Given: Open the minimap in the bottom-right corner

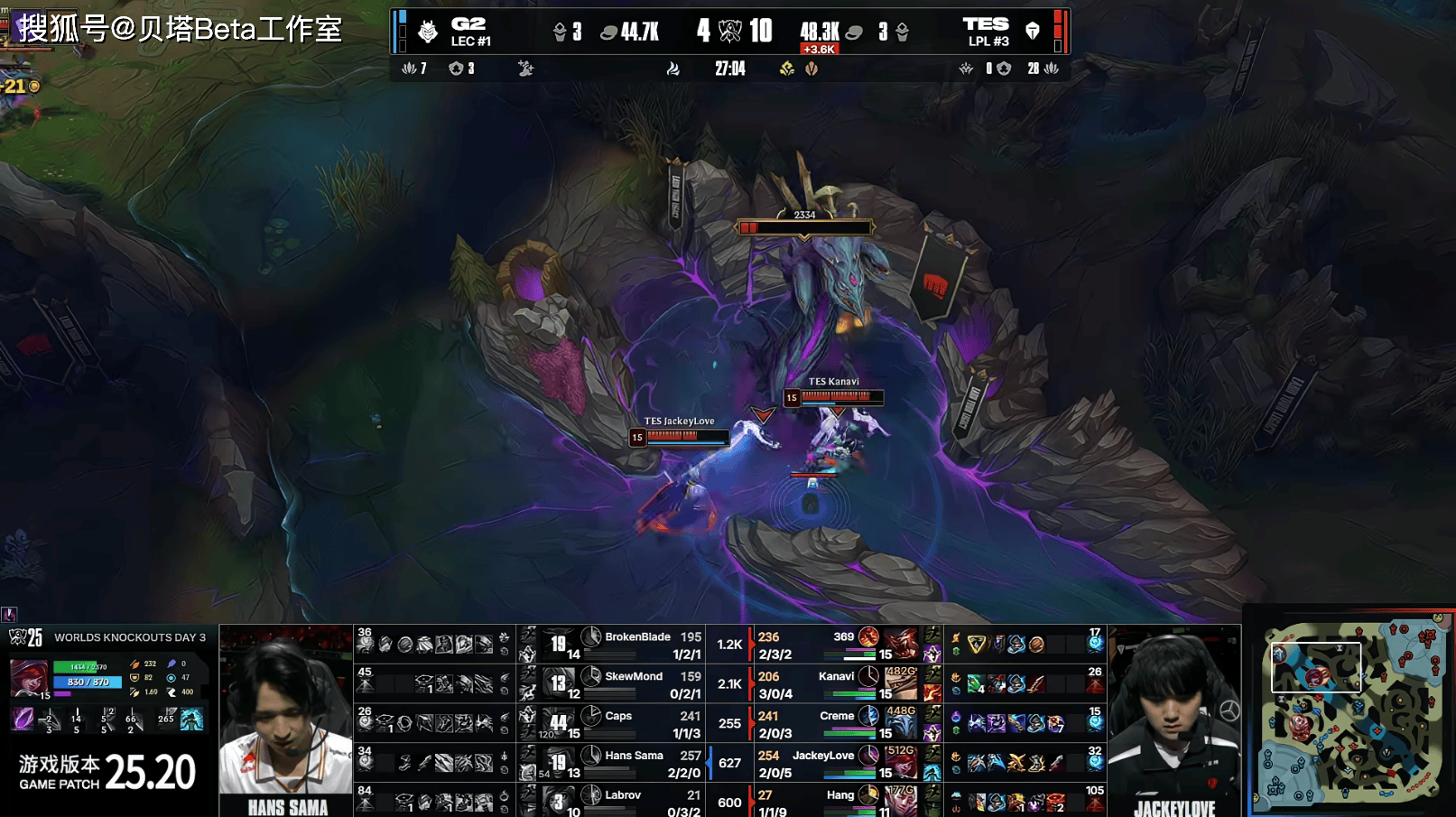Looking at the screenshot, I should 1350,712.
